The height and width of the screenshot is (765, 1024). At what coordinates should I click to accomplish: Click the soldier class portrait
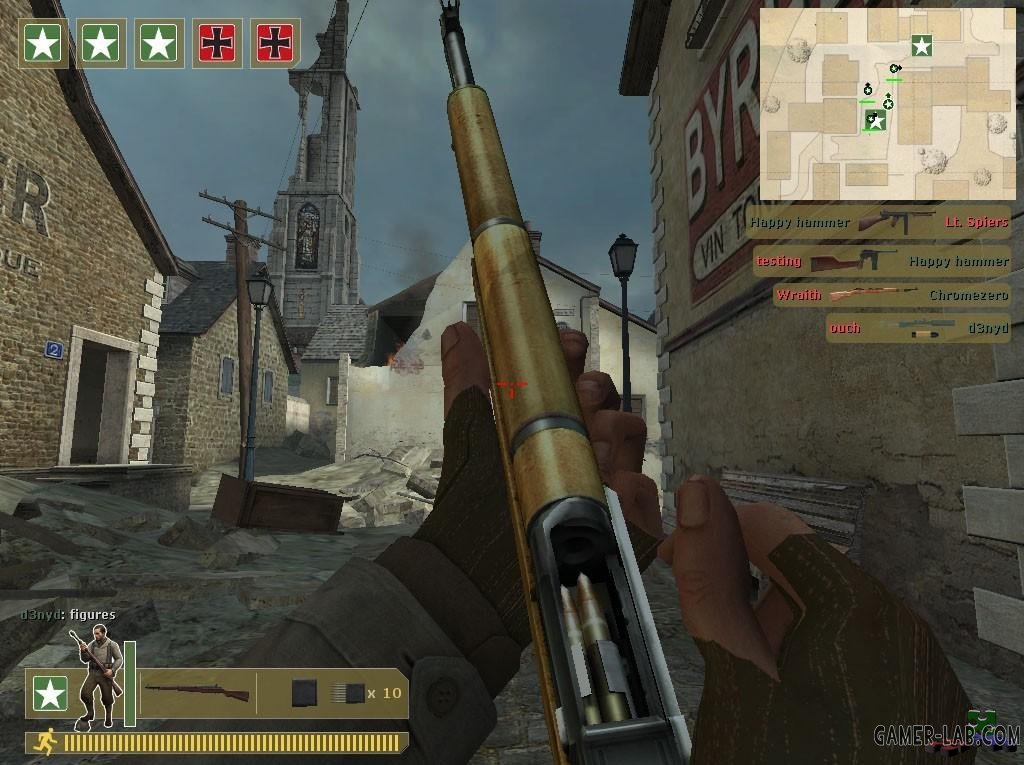(x=96, y=674)
